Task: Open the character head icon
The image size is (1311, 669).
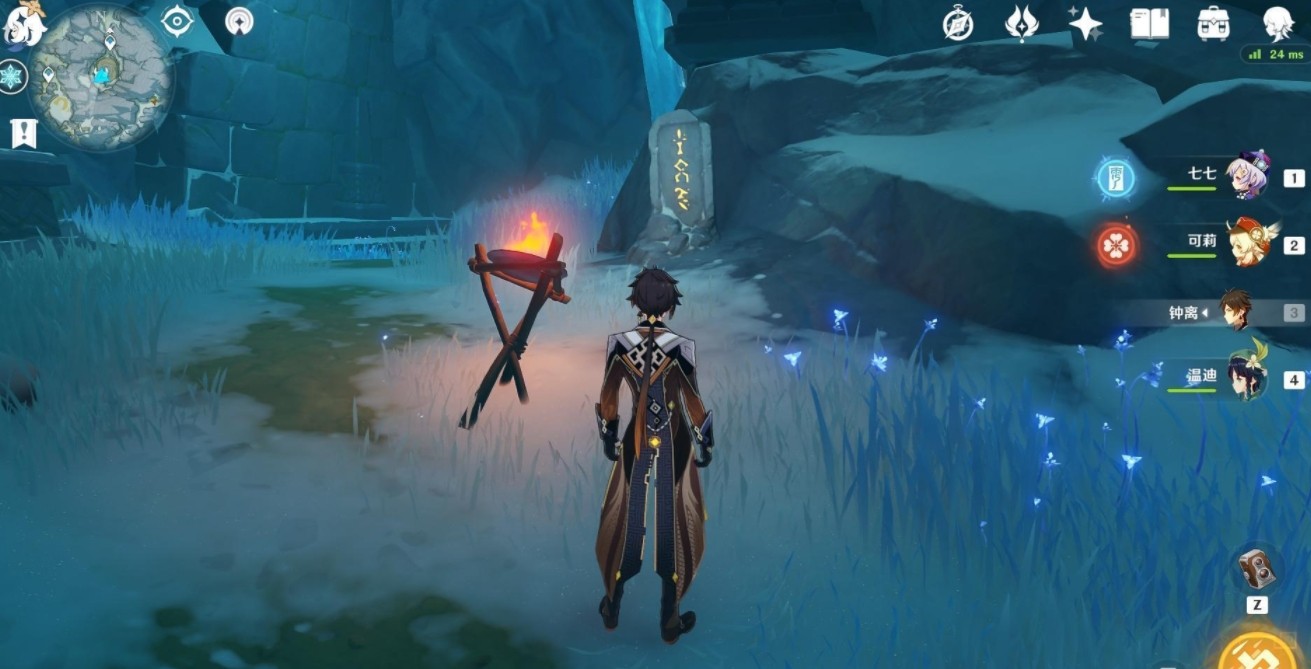Action: tap(1277, 23)
